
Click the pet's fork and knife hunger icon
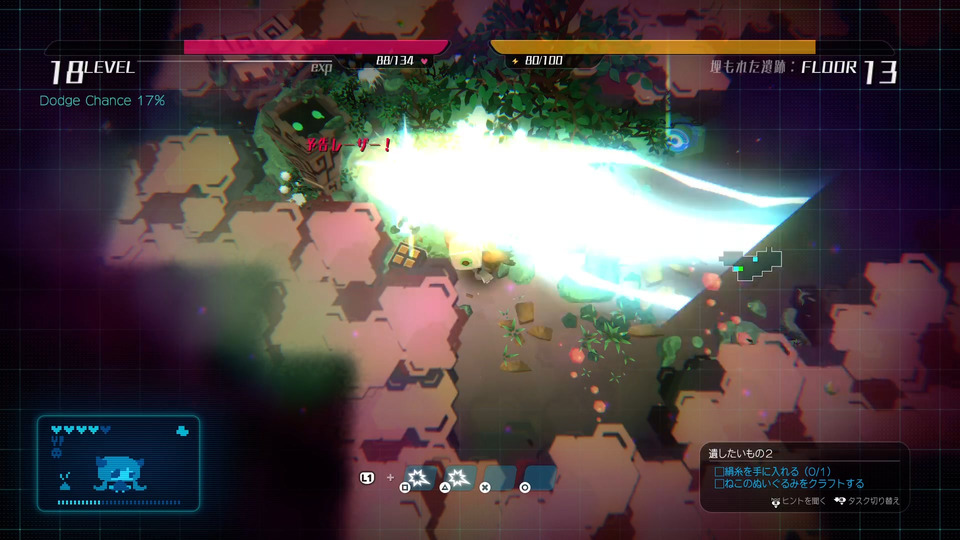pos(58,441)
